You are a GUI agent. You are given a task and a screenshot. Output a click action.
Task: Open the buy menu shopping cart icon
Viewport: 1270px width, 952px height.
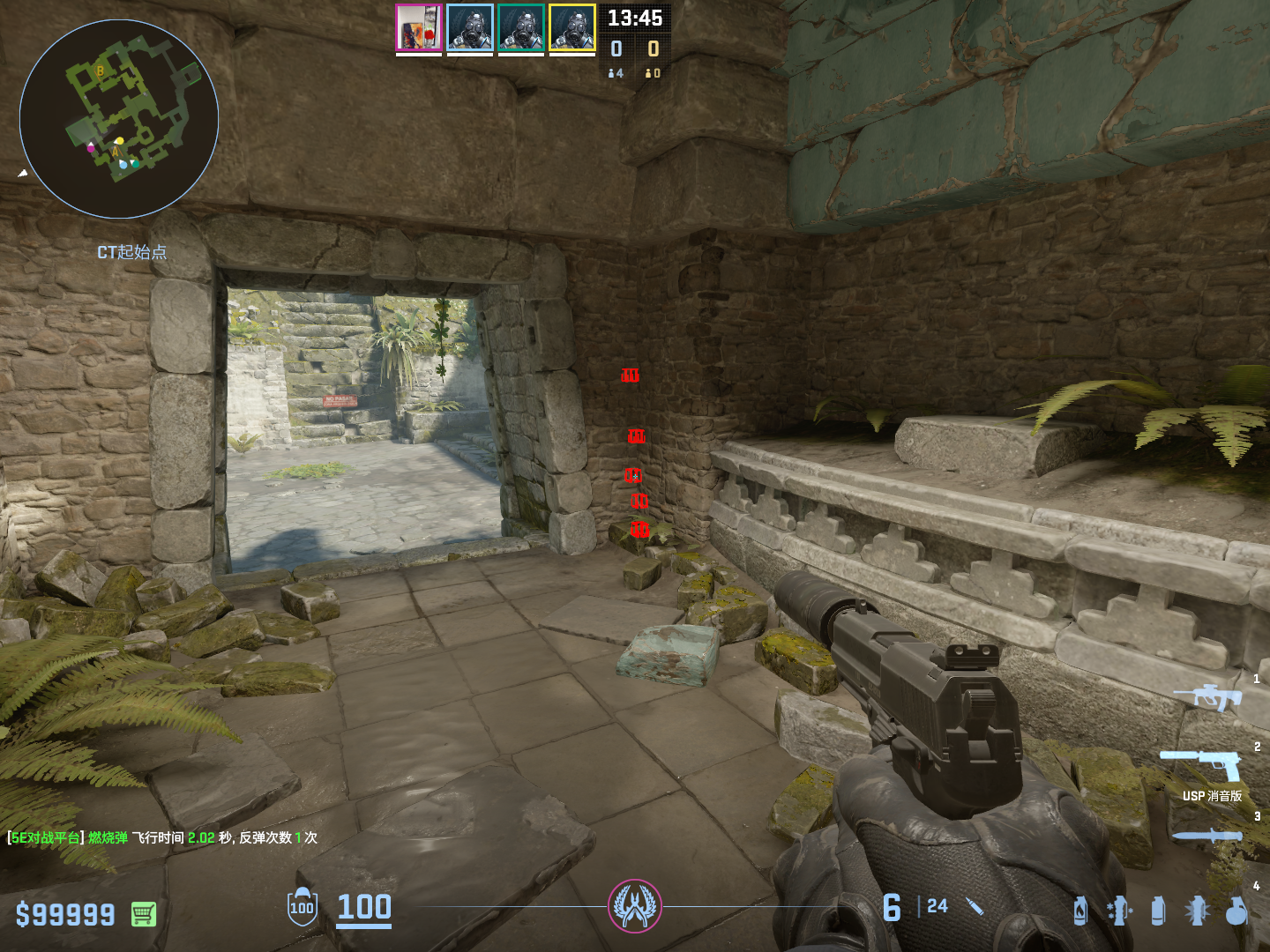click(144, 914)
